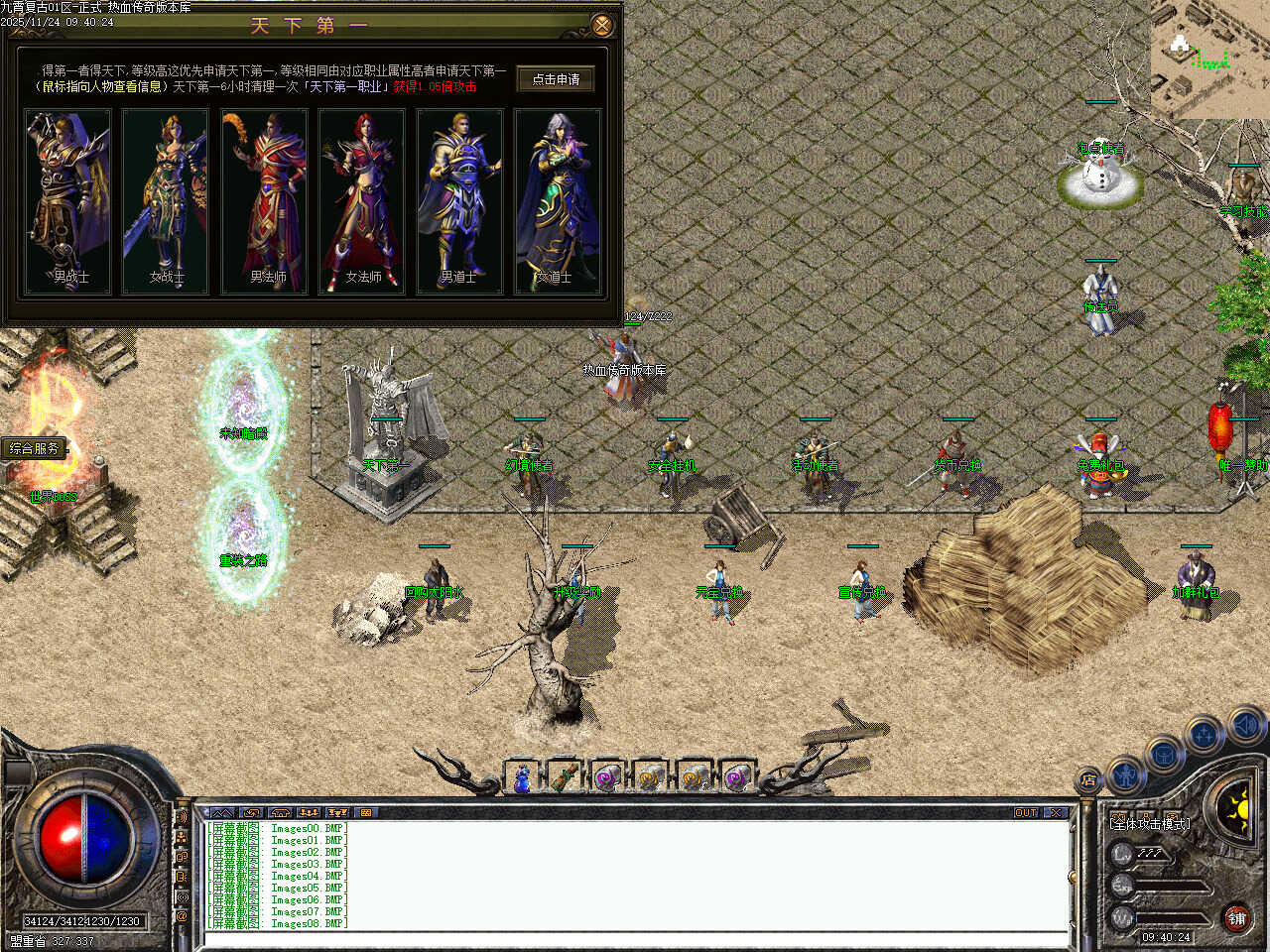
Task: Use the green bottle in the quick belt
Action: [565, 779]
